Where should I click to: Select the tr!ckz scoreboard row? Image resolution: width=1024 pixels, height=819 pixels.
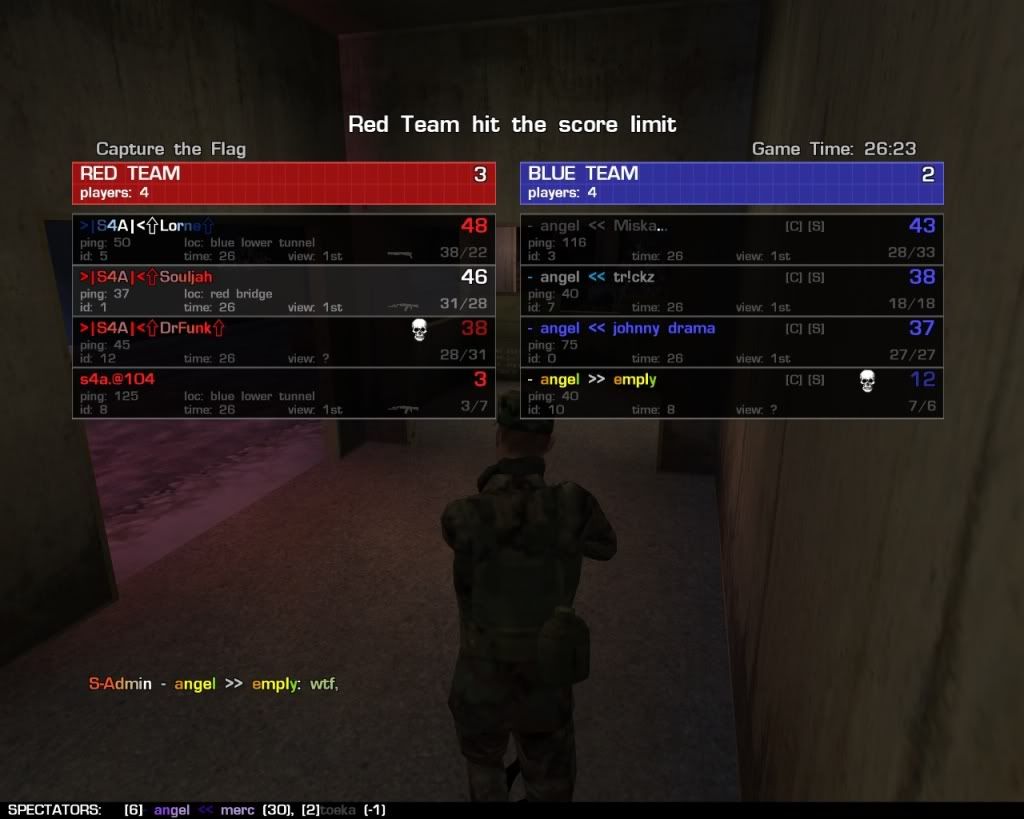[731, 291]
